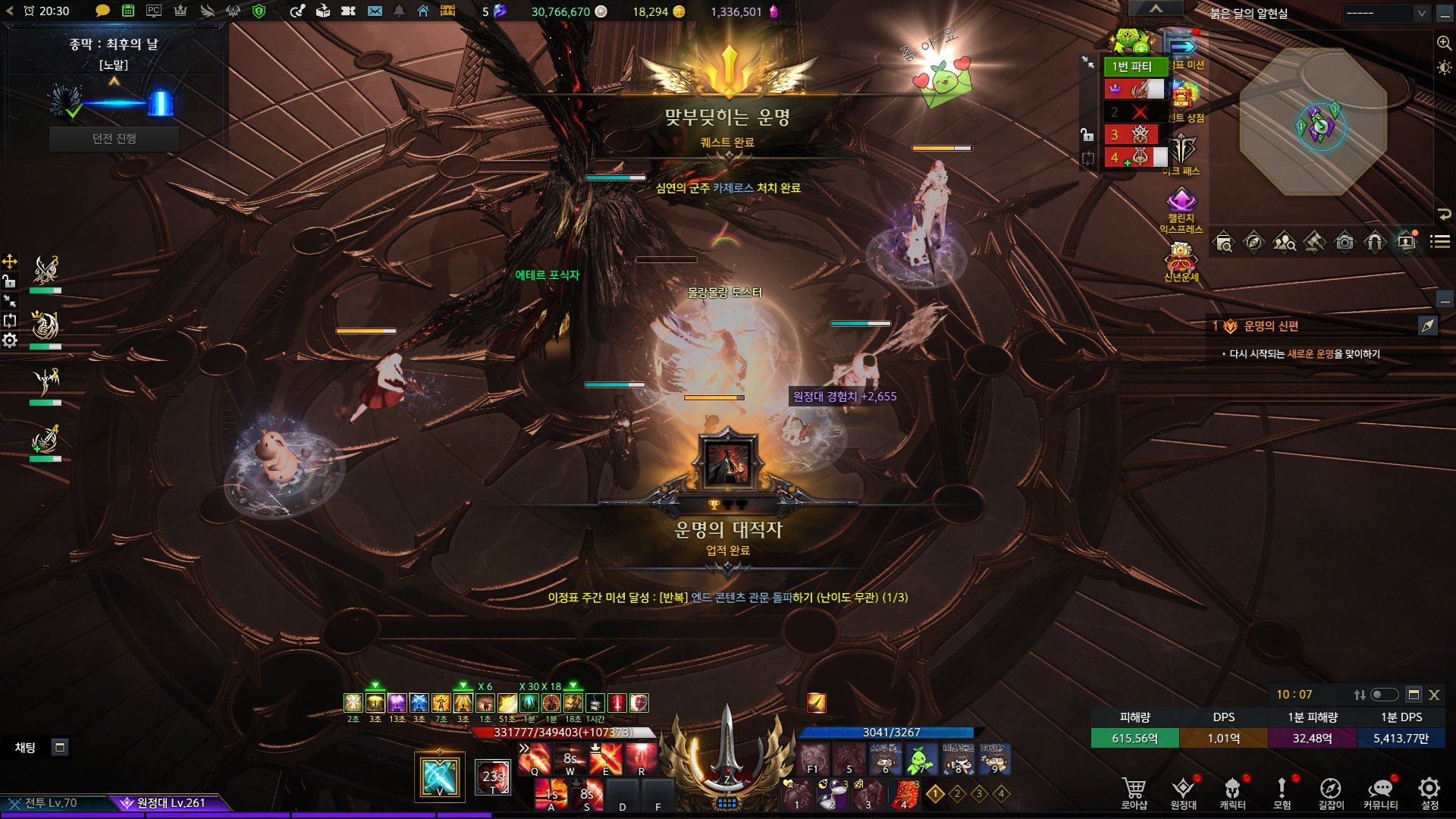Open the 커뮤니티 community menu
Image resolution: width=1456 pixels, height=819 pixels.
point(1380,793)
